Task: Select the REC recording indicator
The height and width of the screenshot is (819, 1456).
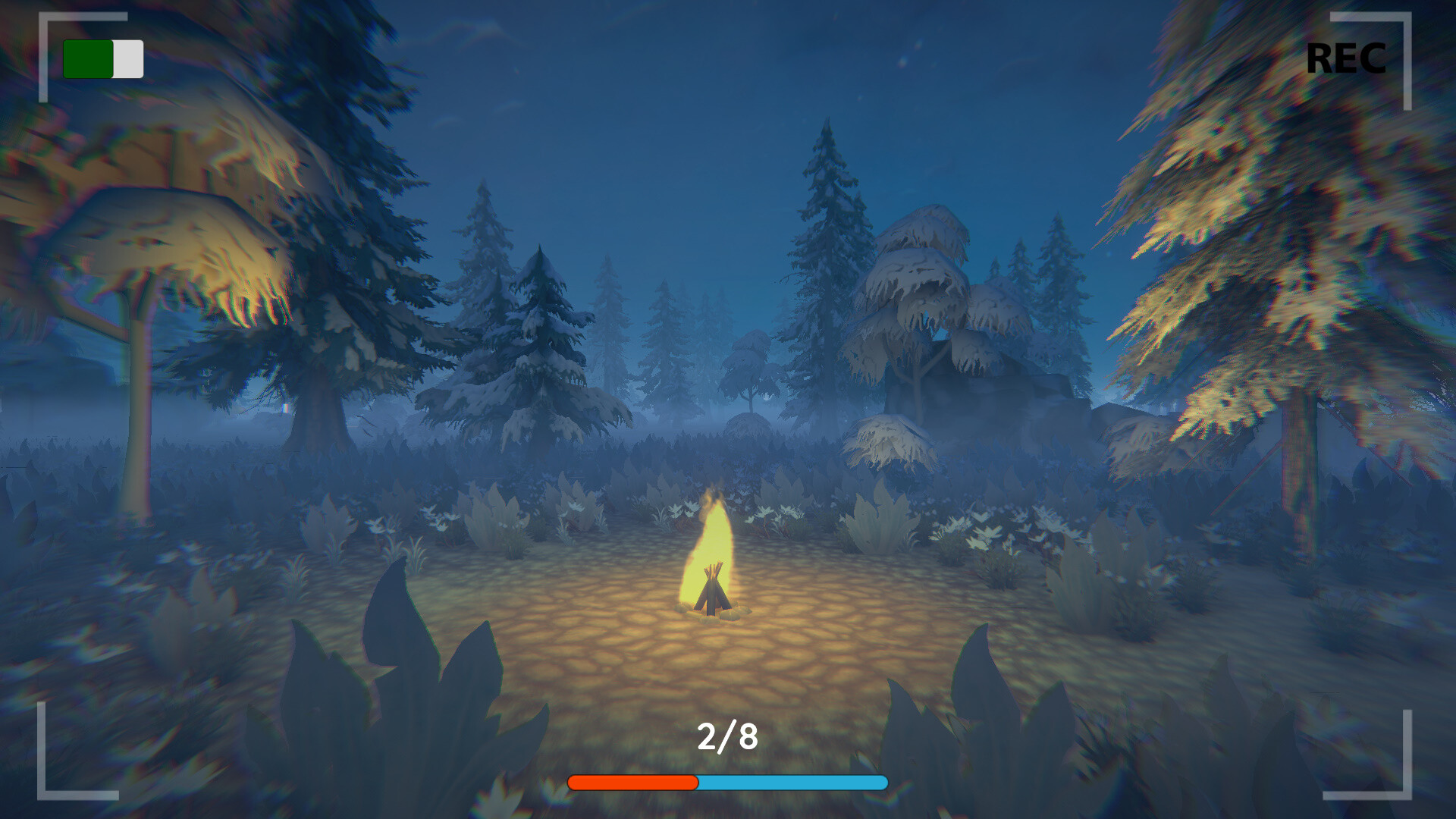Action: [x=1347, y=59]
